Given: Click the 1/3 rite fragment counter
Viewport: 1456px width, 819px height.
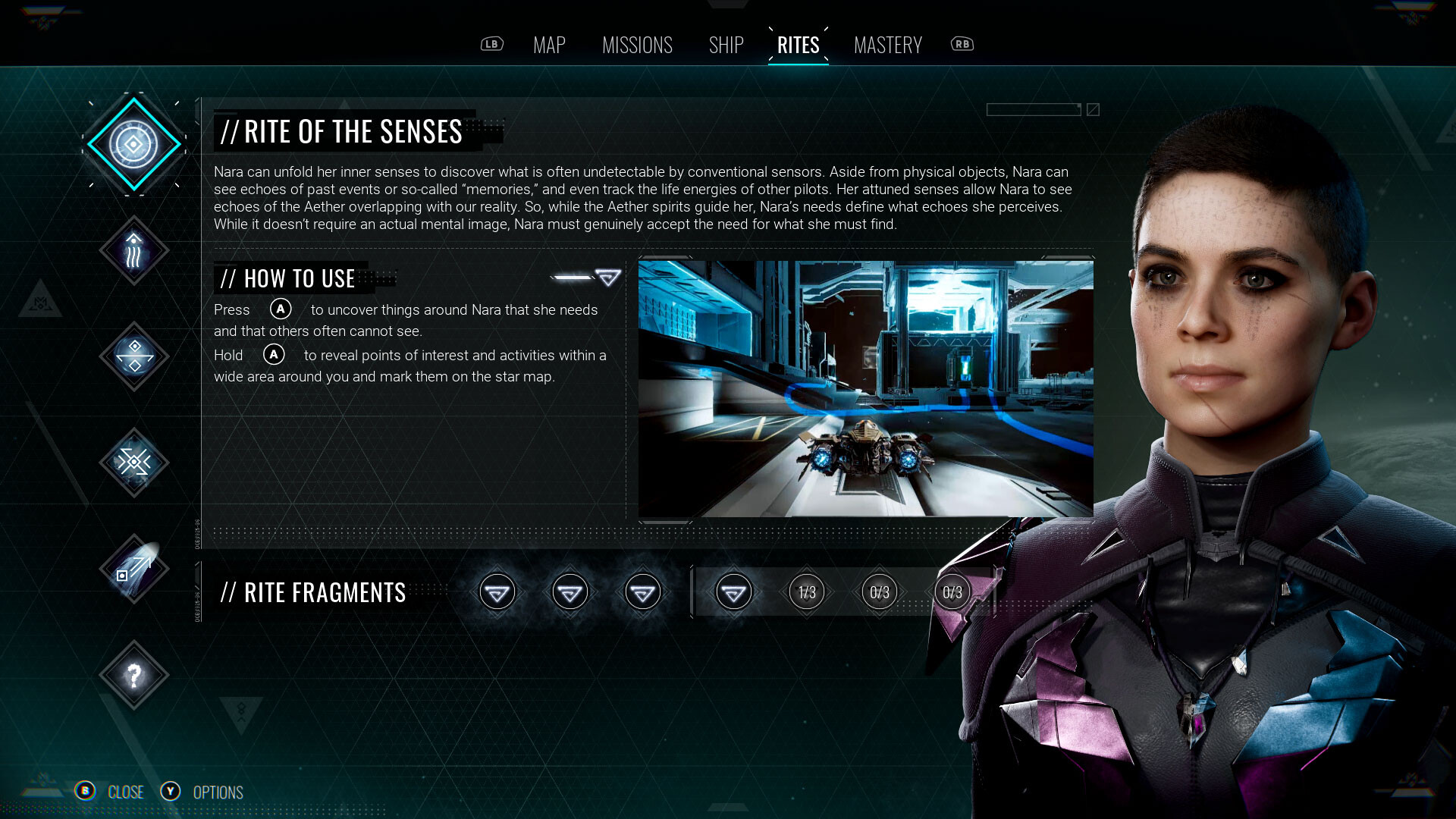Looking at the screenshot, I should [807, 592].
